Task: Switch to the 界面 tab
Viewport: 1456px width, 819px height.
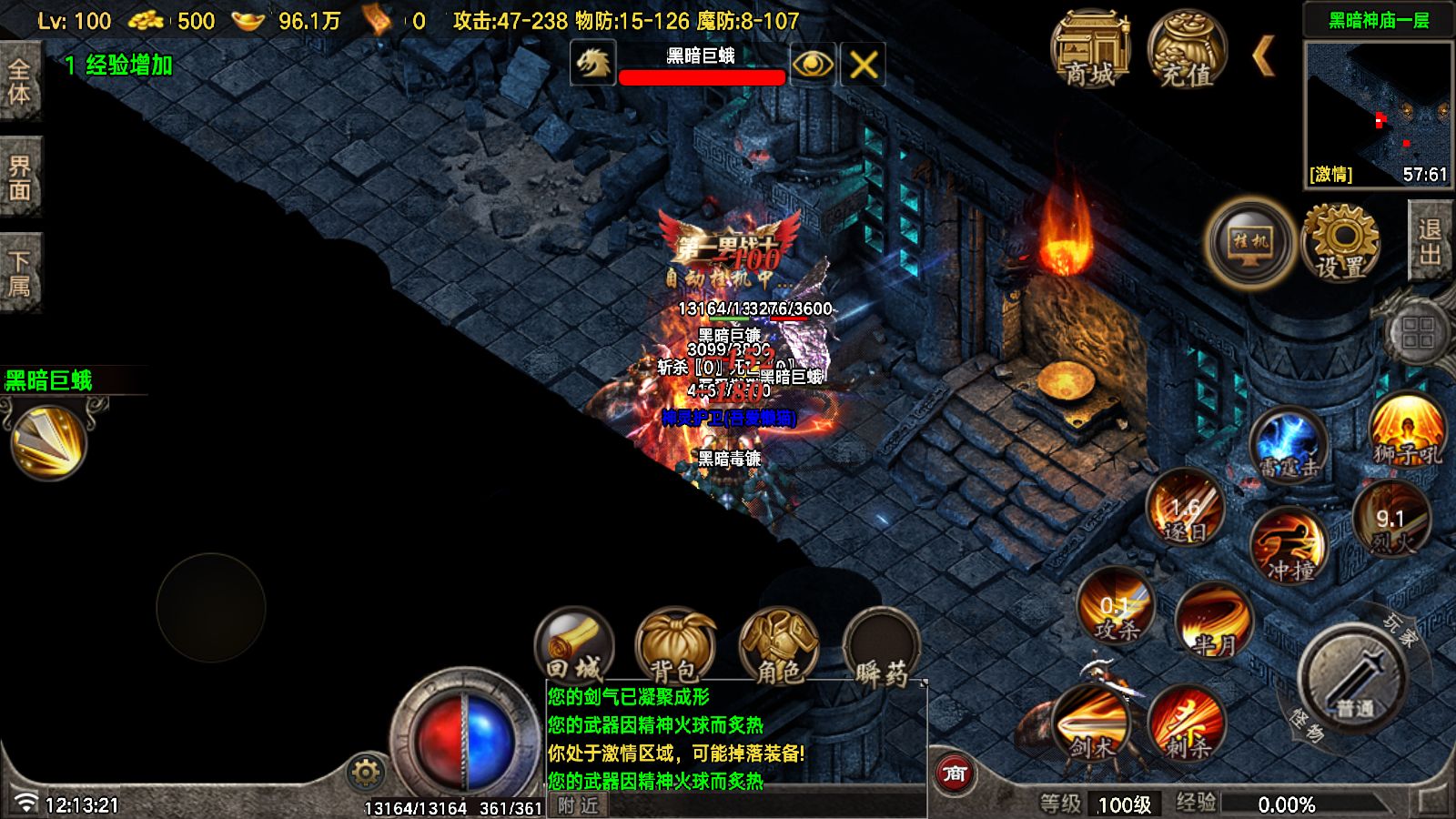Action: pyautogui.click(x=19, y=177)
